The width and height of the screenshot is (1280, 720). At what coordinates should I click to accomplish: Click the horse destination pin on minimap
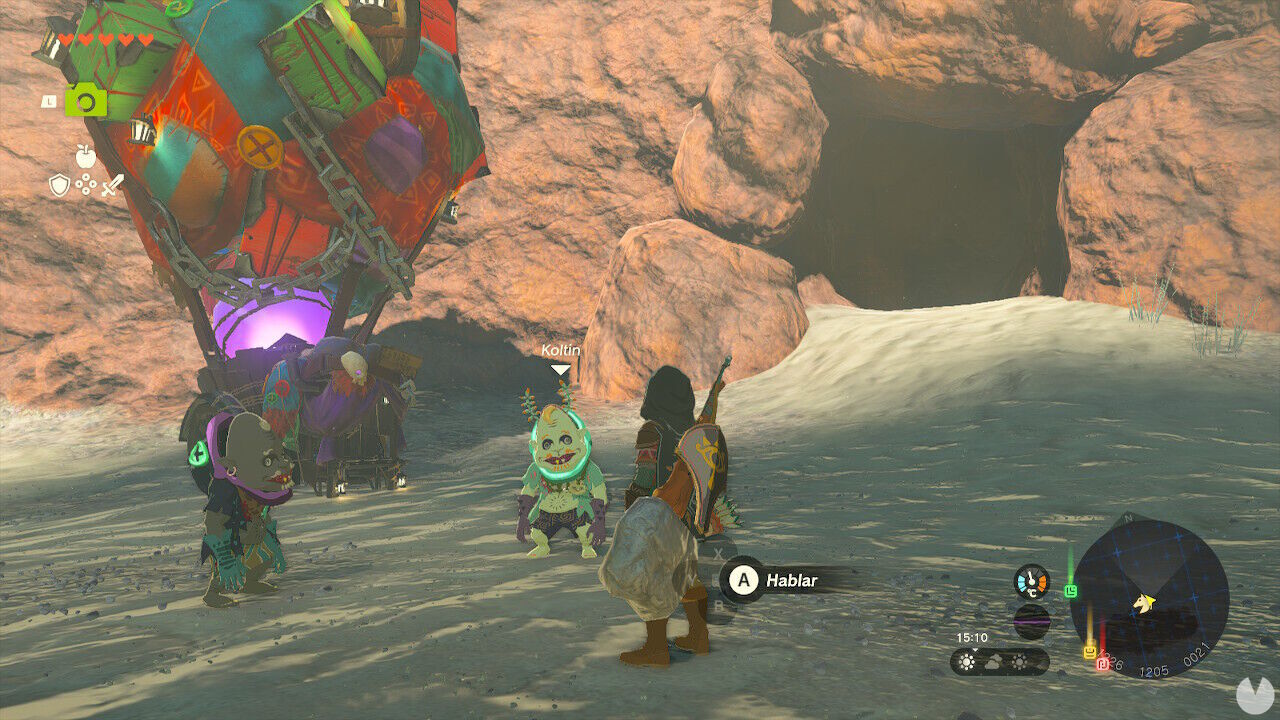coord(1143,602)
